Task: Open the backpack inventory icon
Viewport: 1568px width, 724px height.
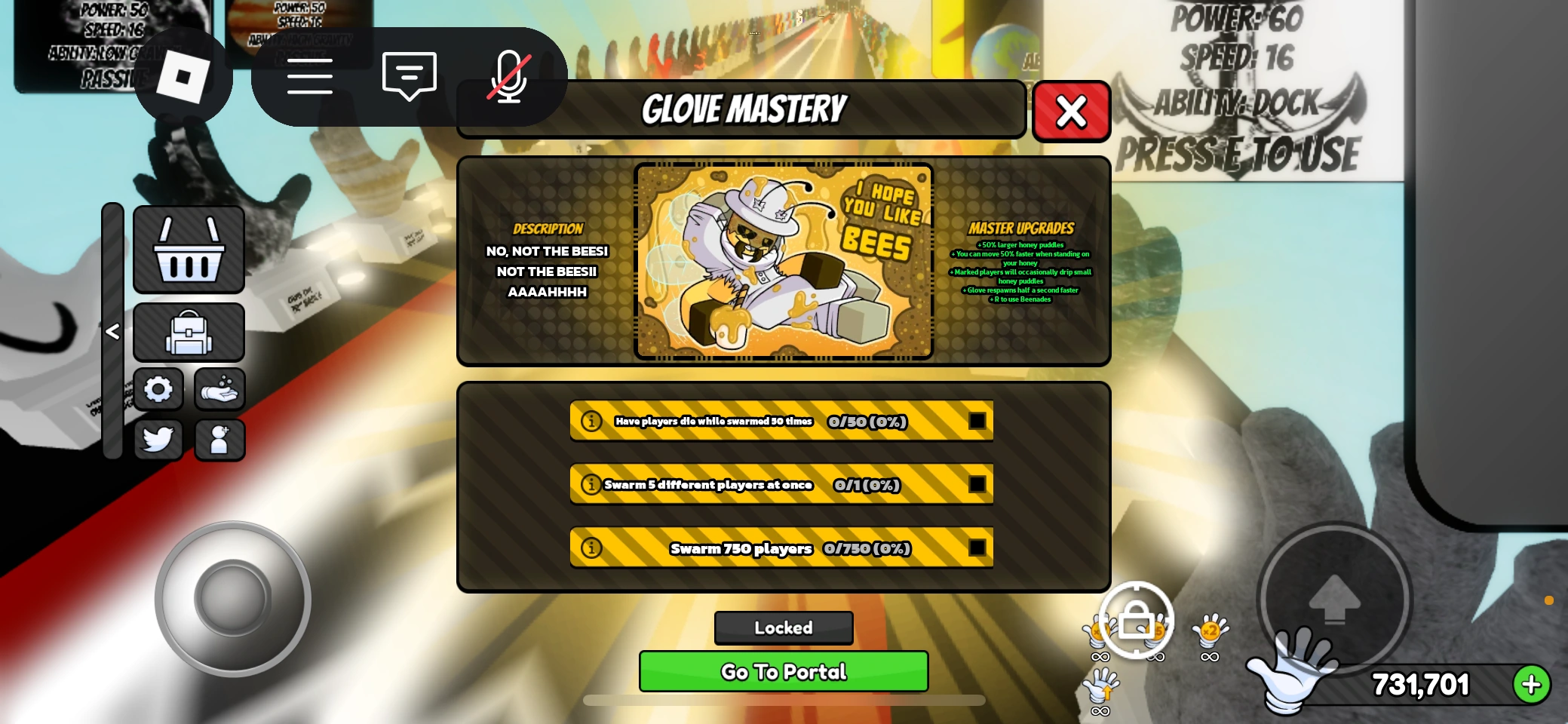Action: (189, 332)
